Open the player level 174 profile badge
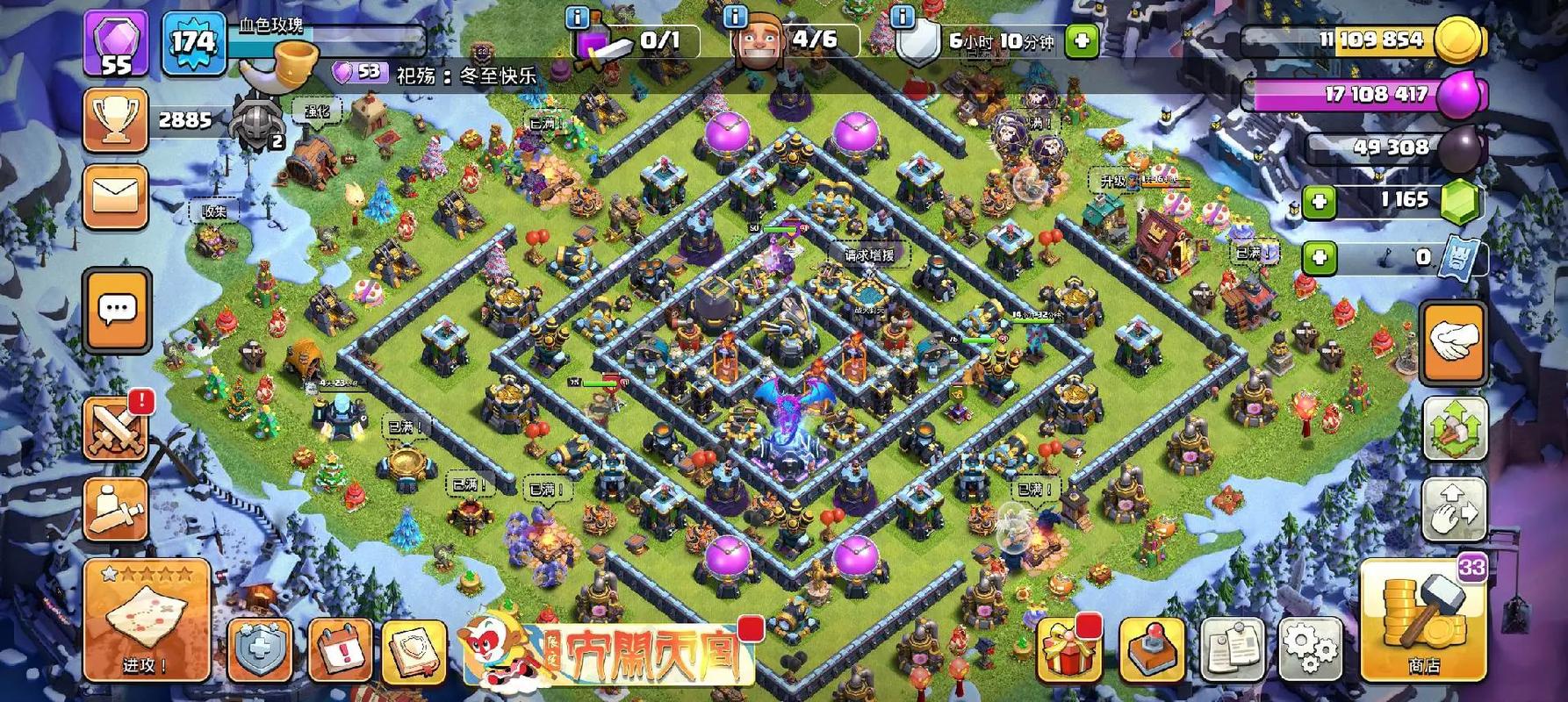Screen dimensions: 1568x702 [x=192, y=42]
